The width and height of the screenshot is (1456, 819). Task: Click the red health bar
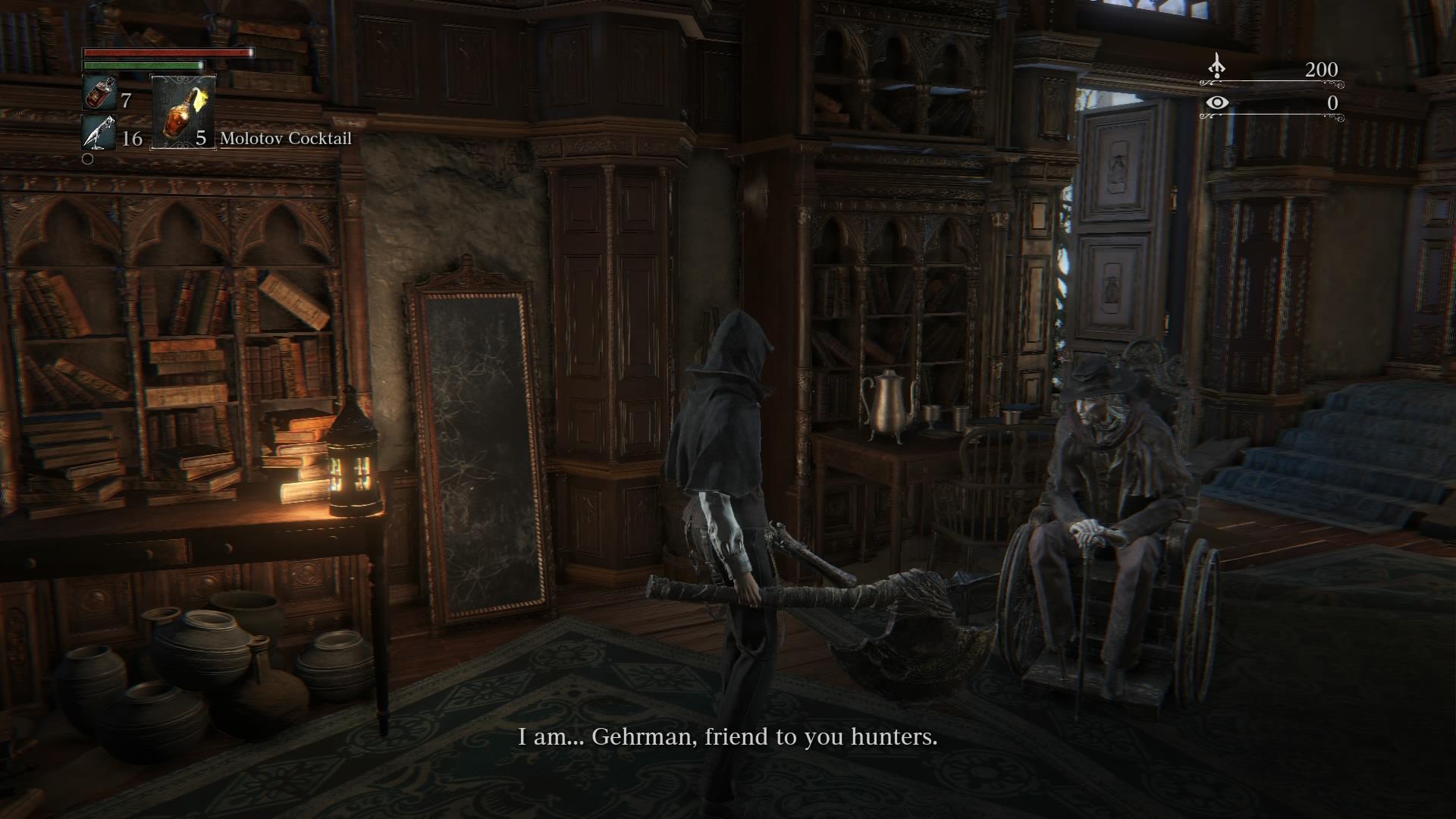(x=167, y=55)
